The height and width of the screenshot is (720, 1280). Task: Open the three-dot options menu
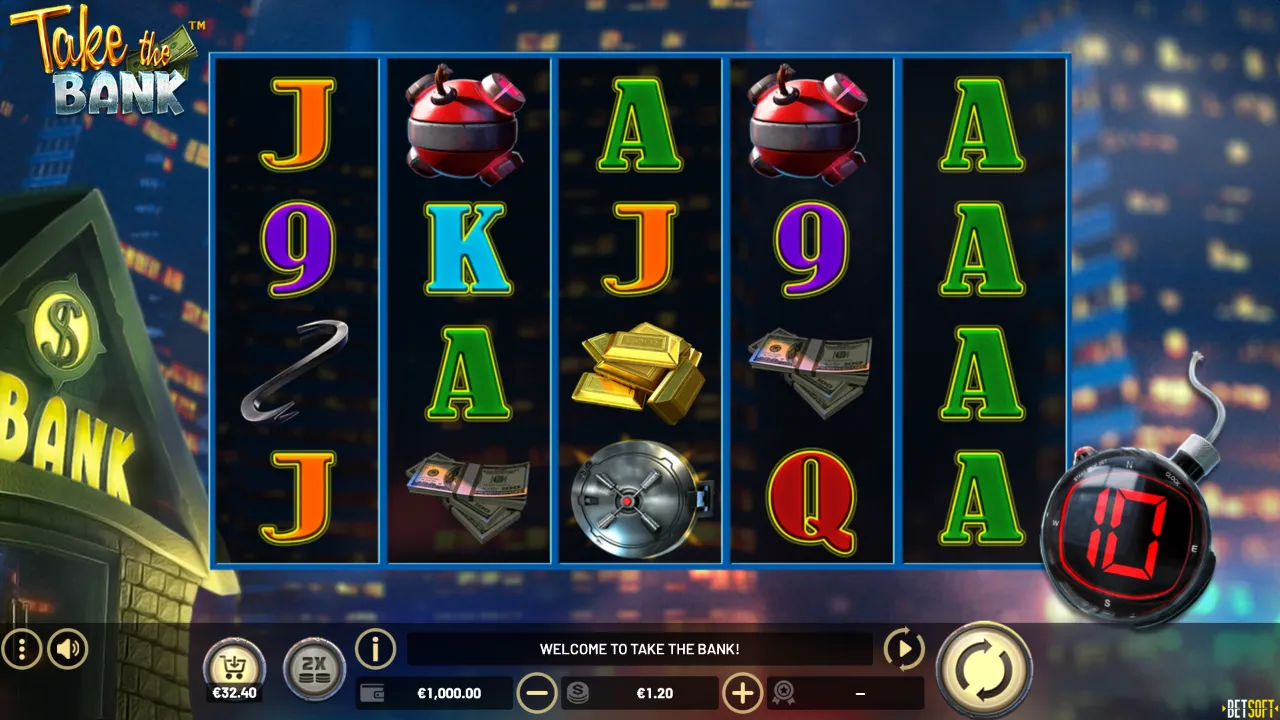pyautogui.click(x=22, y=650)
